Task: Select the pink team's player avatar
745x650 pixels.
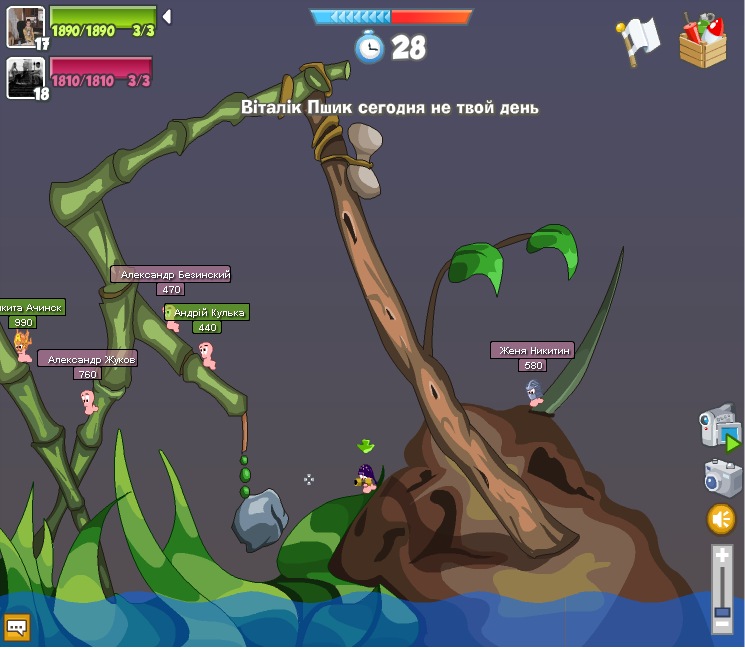Action: 25,76
